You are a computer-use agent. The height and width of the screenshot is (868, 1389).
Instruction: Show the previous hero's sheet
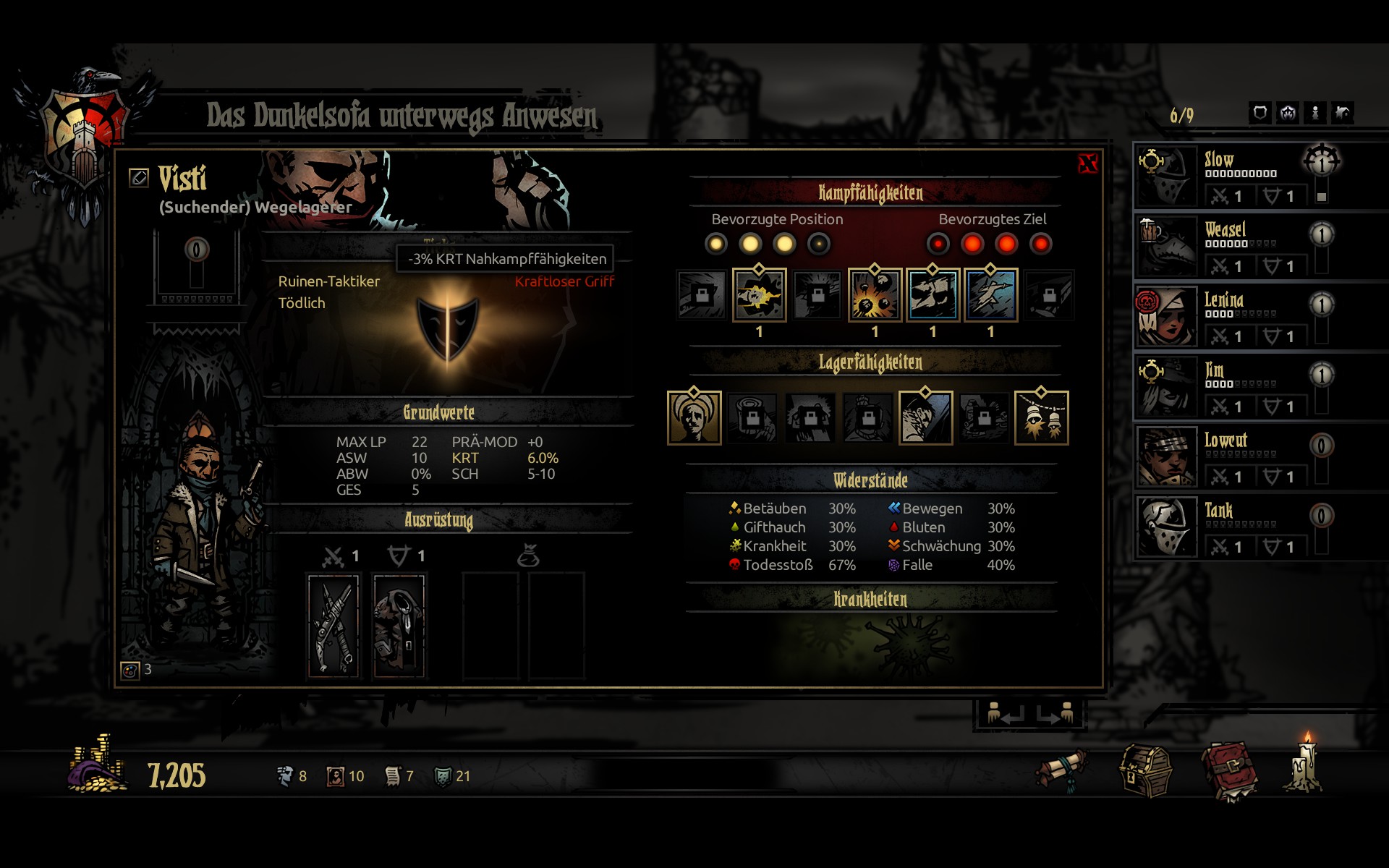point(1006,714)
